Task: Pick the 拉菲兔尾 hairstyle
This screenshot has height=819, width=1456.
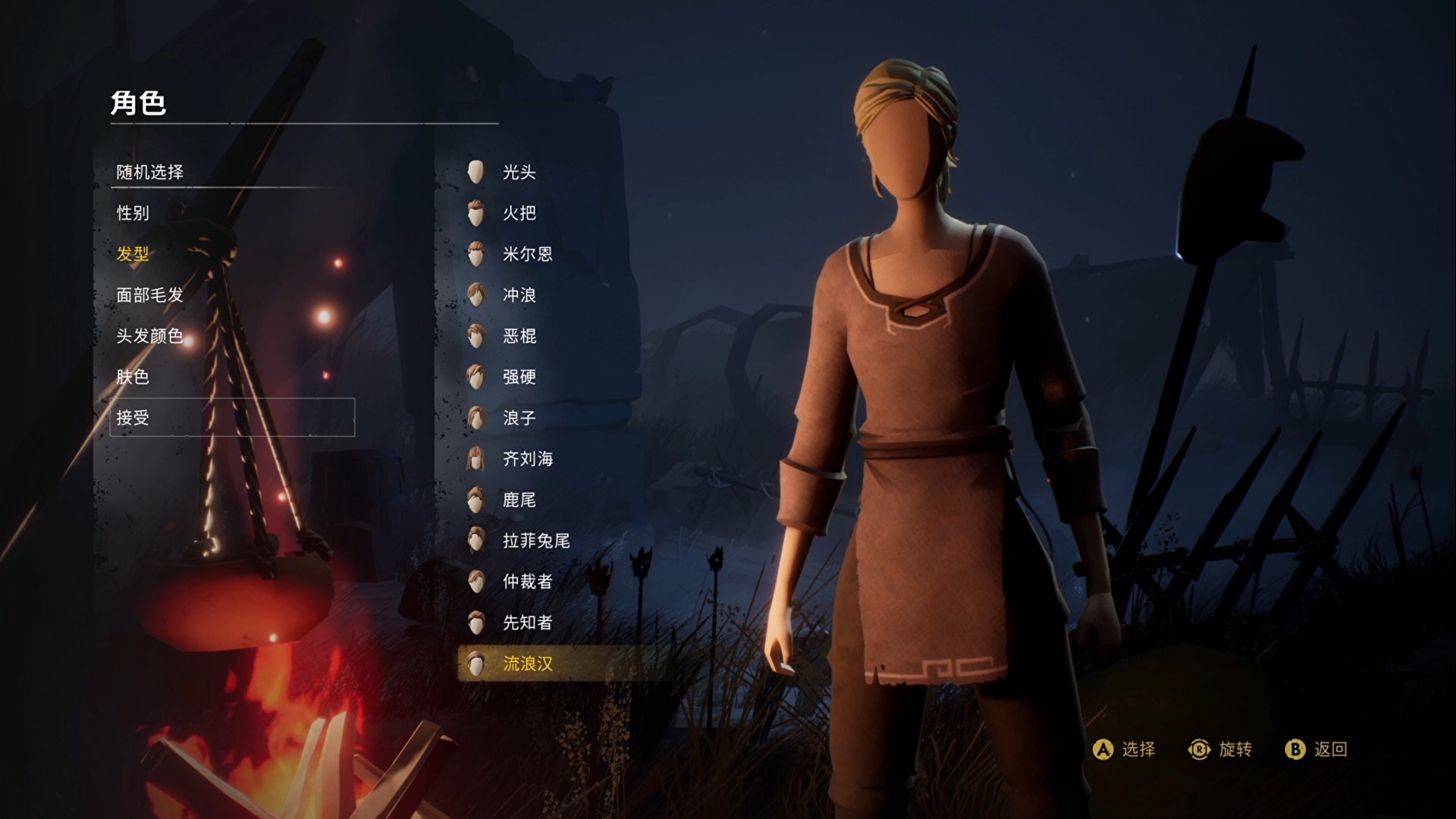Action: [x=535, y=541]
